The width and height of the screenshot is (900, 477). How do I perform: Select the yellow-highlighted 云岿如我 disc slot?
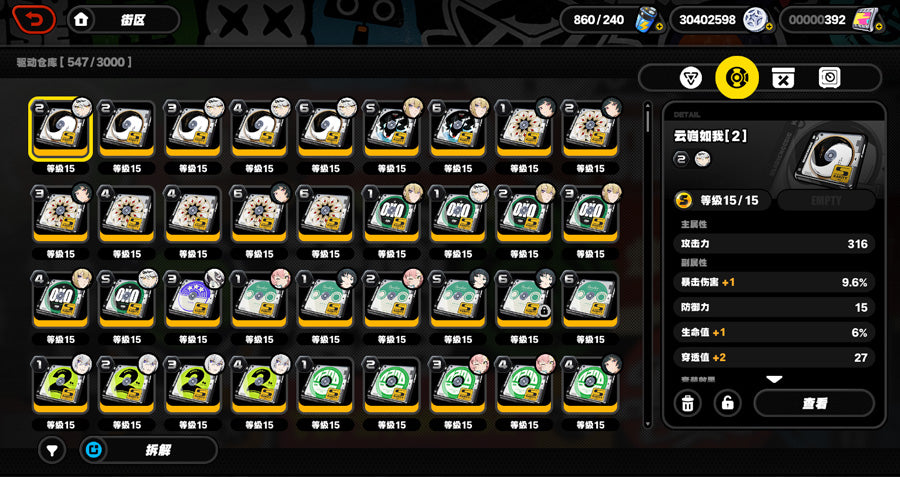[x=60, y=130]
